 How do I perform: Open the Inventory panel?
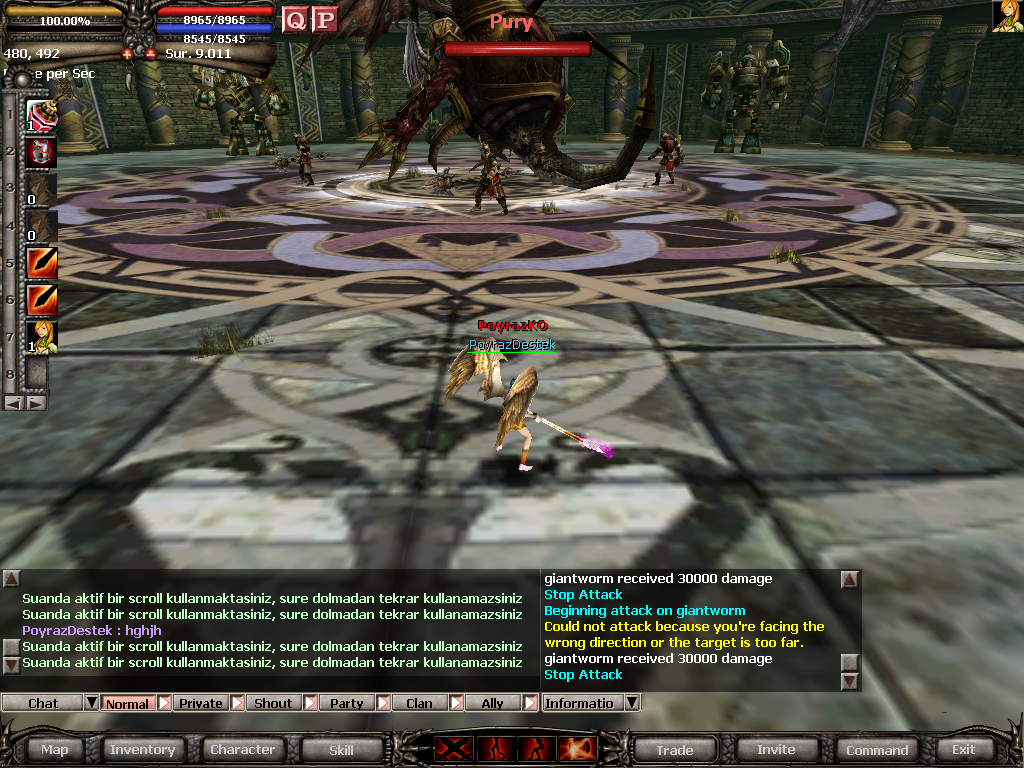[x=142, y=750]
